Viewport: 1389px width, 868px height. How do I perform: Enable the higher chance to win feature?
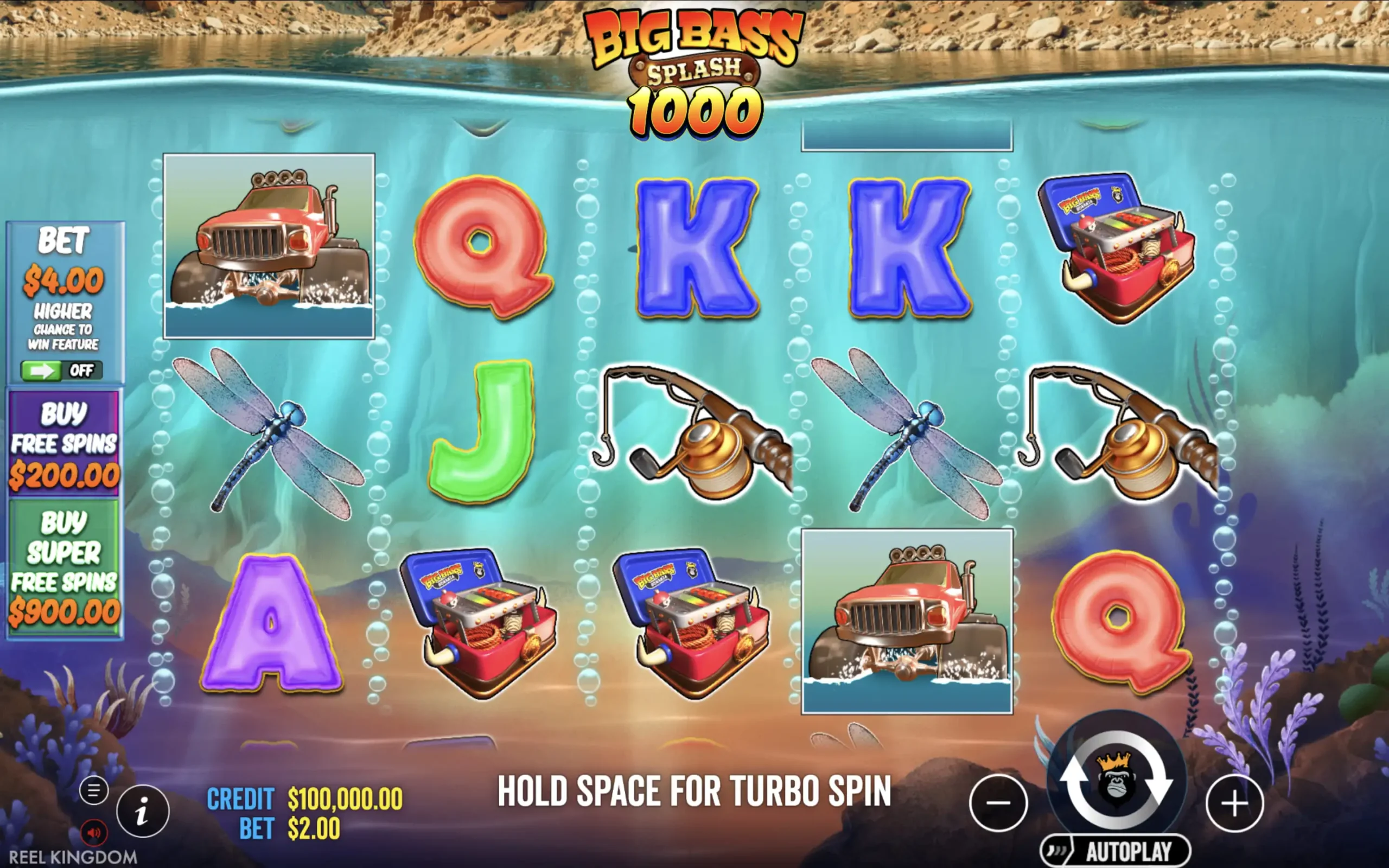tap(59, 371)
